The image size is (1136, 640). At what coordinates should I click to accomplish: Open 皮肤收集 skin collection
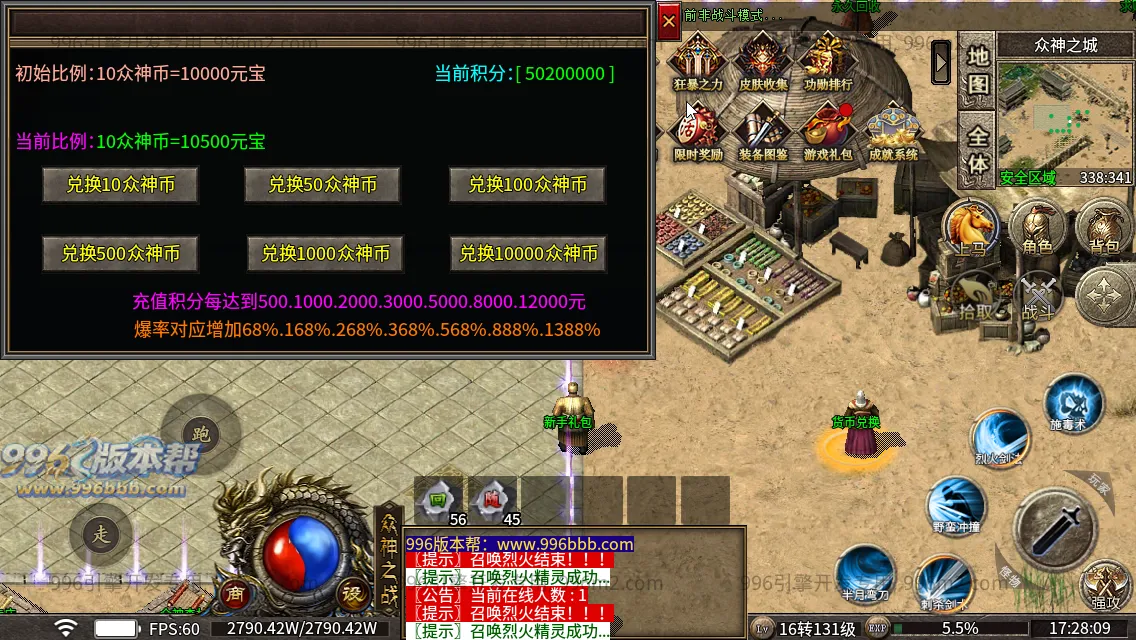point(763,64)
